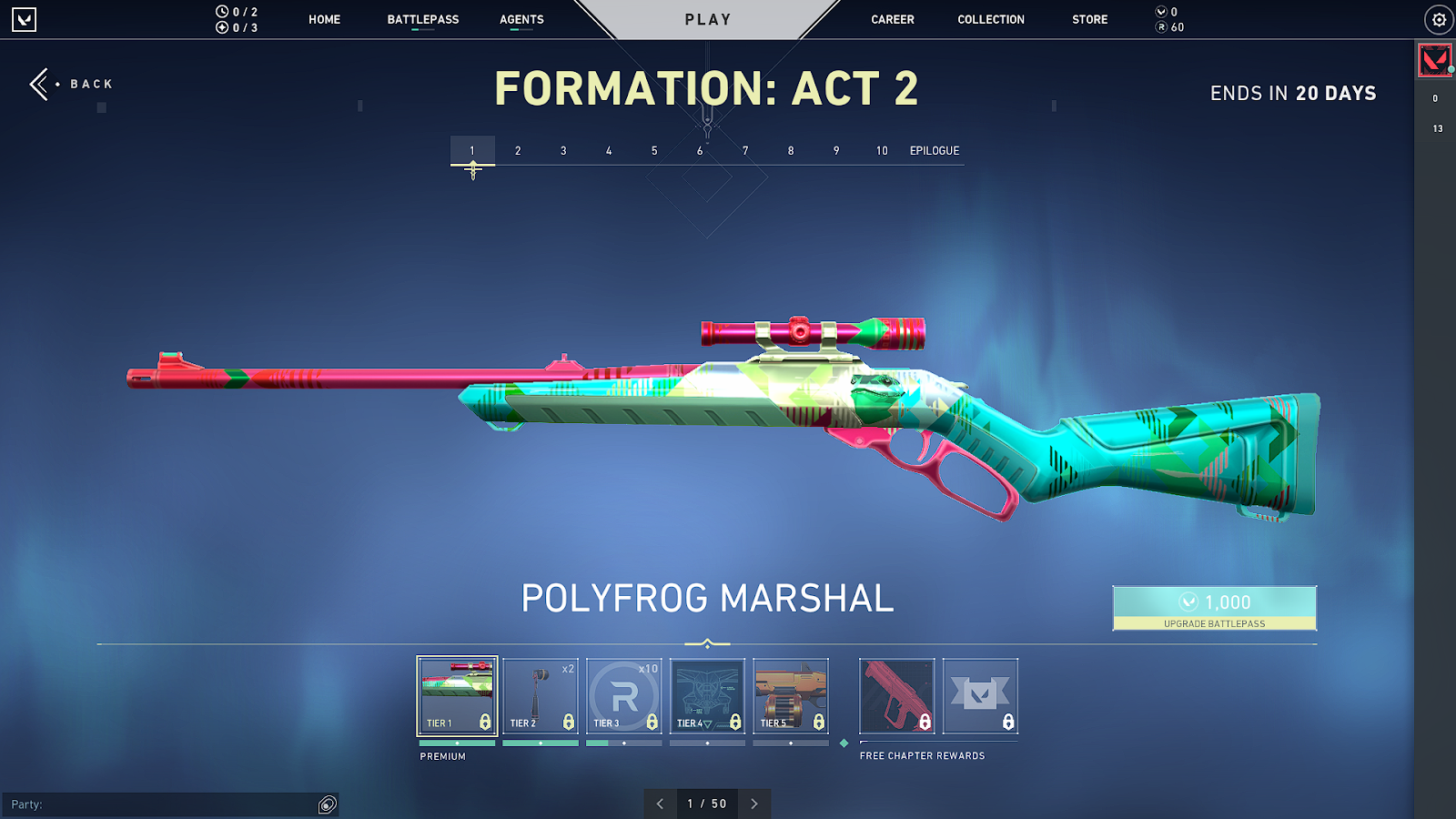This screenshot has height=819, width=1456.
Task: Open the red player avatar in social sidebar
Action: coord(1435,61)
